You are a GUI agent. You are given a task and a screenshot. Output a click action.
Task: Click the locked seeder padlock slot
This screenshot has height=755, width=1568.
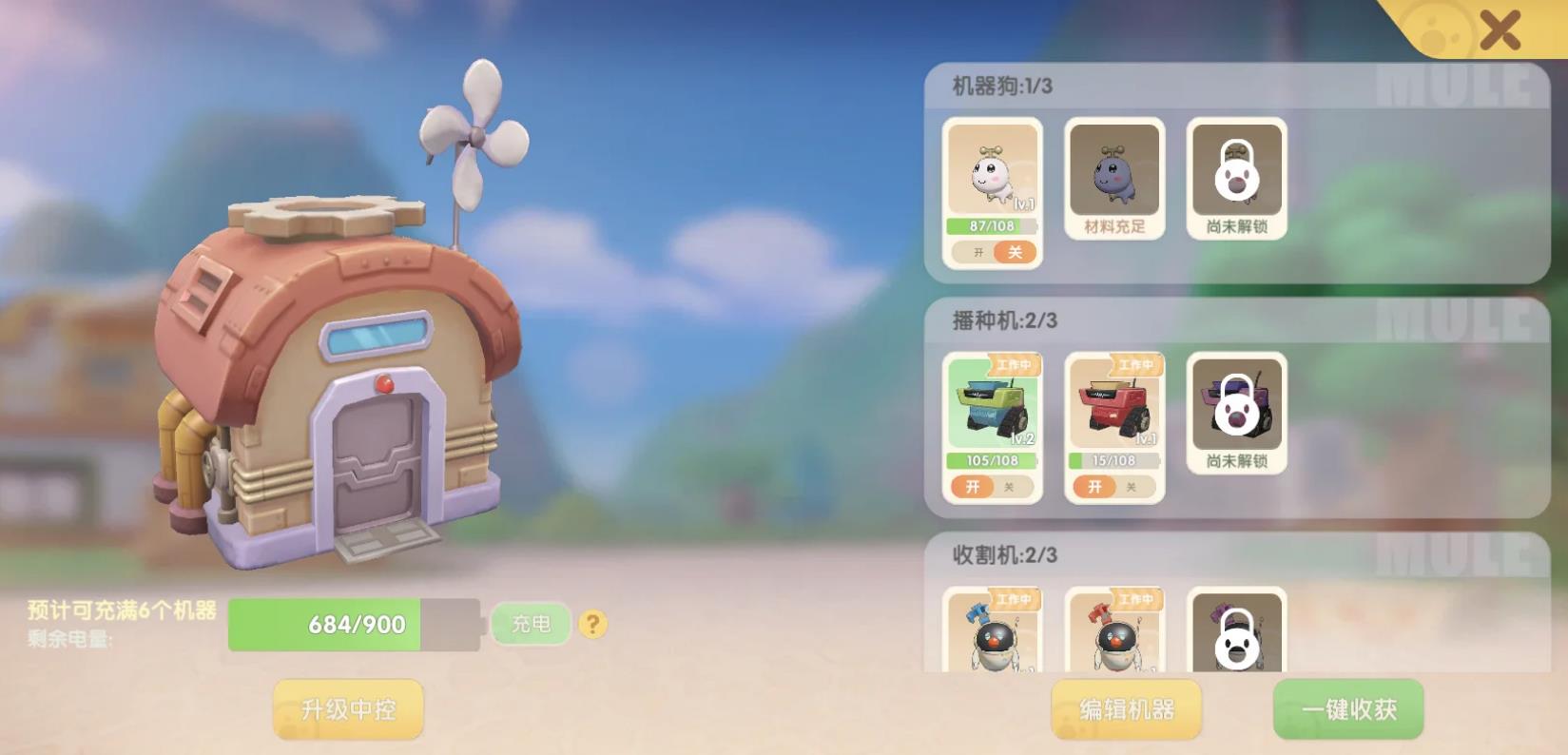pyautogui.click(x=1236, y=409)
